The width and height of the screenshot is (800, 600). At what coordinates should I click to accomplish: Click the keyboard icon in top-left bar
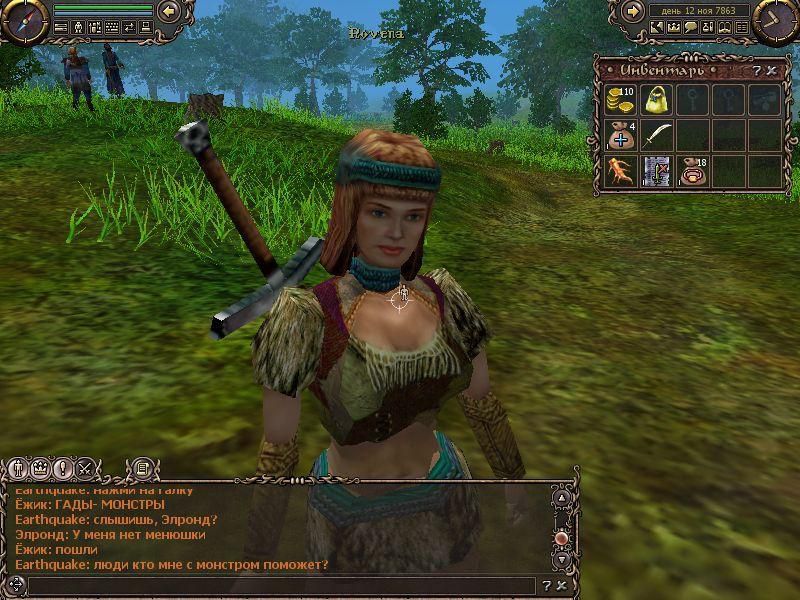click(x=111, y=27)
